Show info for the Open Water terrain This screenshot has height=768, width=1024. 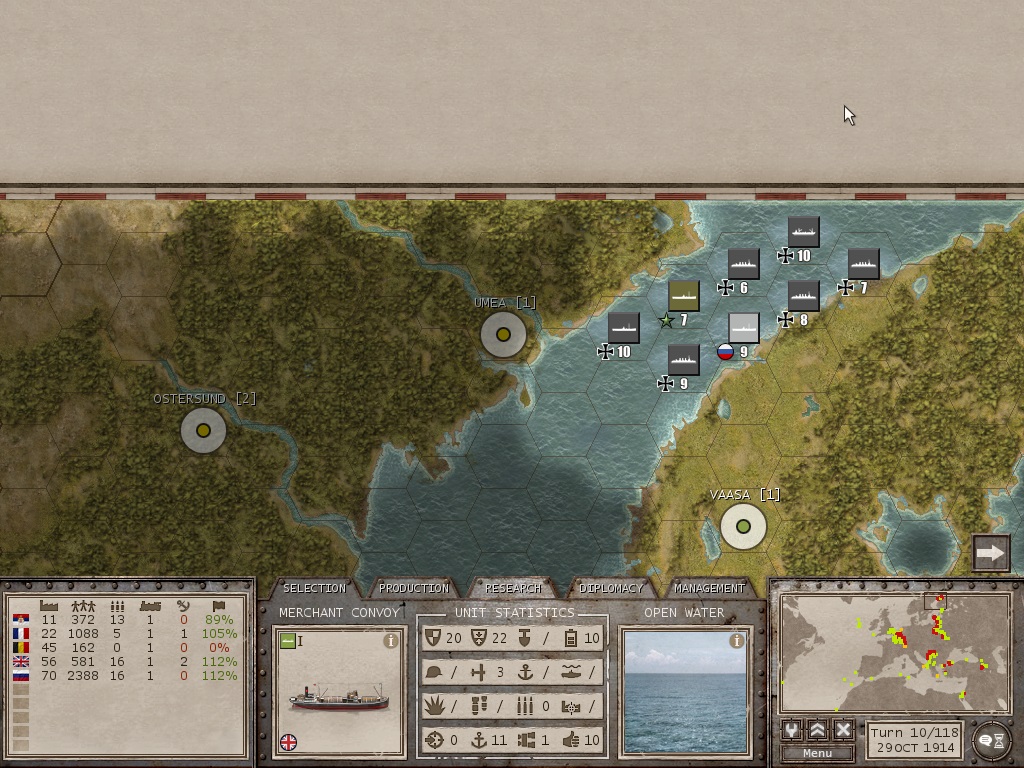(x=737, y=641)
